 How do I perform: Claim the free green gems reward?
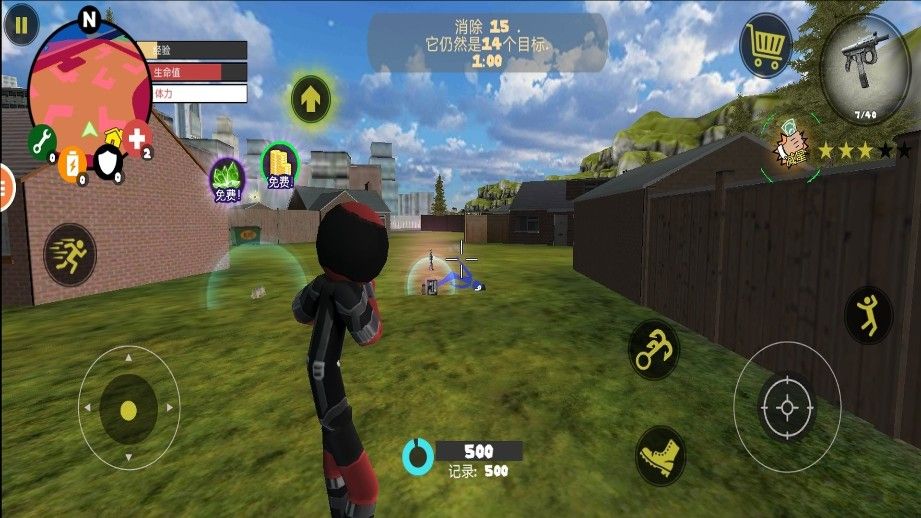tap(226, 177)
